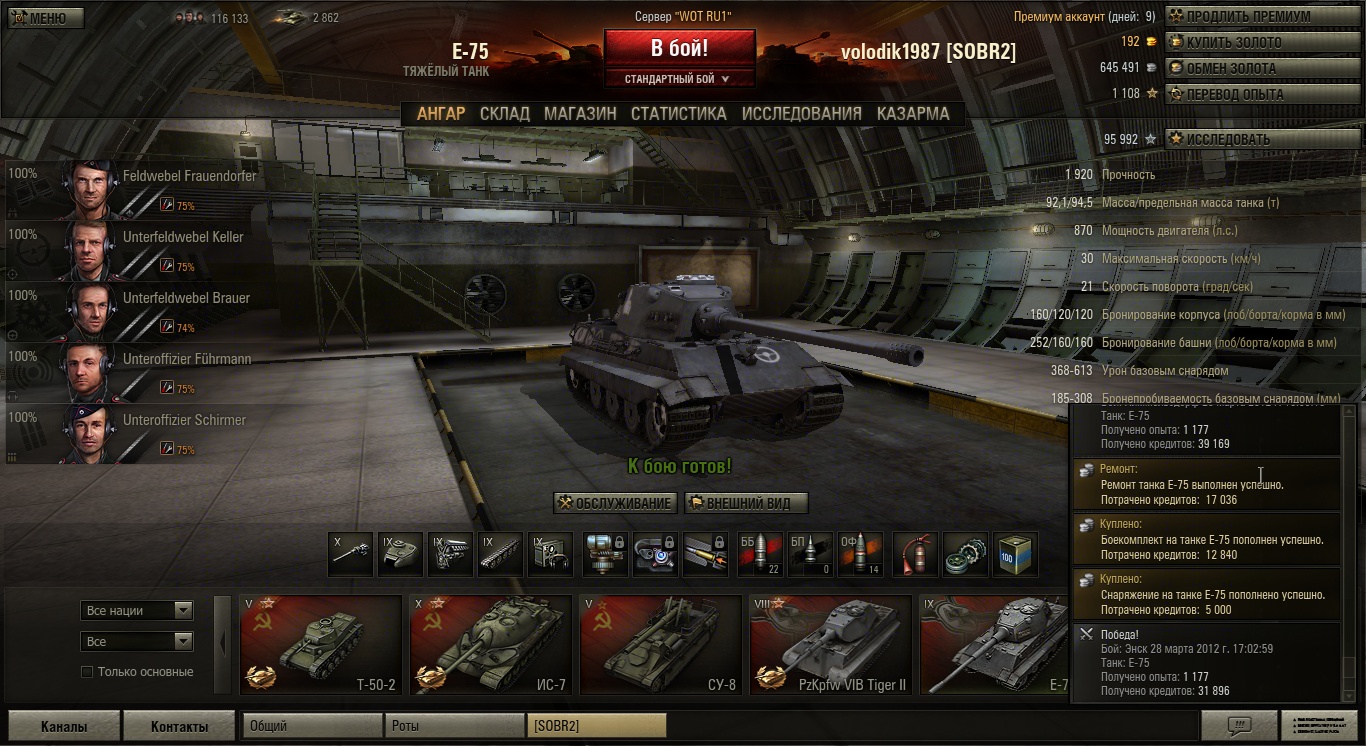Select the PzKpfw VIB Tiger II tank
Image resolution: width=1366 pixels, height=746 pixels.
coord(830,645)
